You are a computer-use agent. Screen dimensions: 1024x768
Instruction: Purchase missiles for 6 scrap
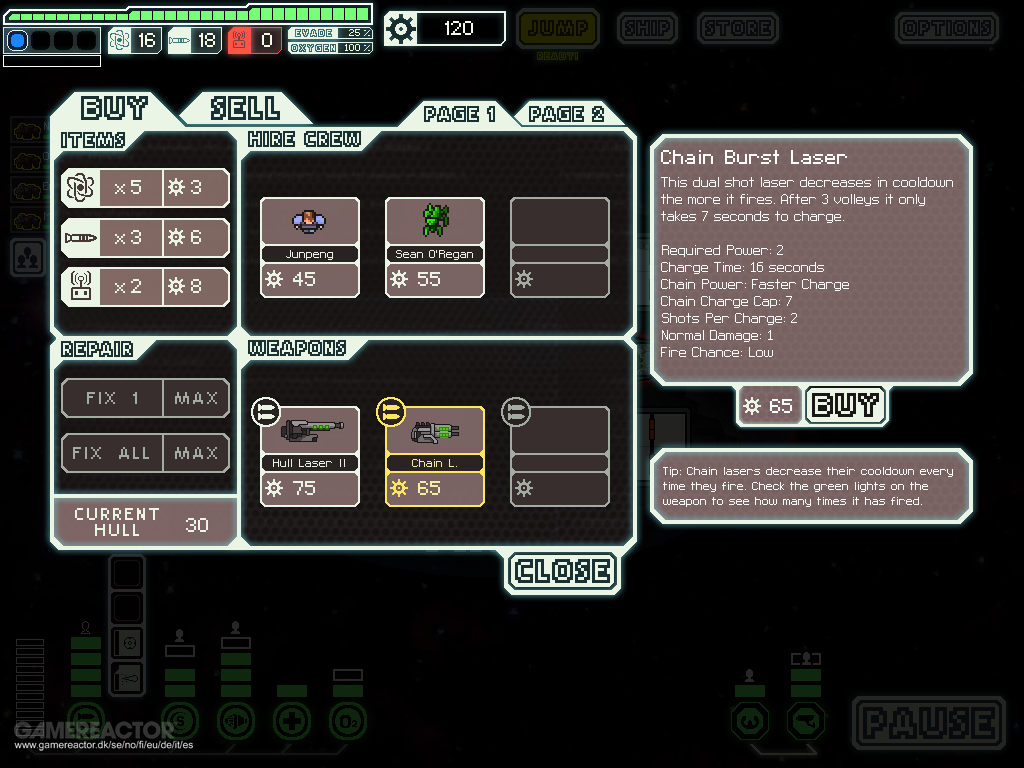tap(145, 238)
